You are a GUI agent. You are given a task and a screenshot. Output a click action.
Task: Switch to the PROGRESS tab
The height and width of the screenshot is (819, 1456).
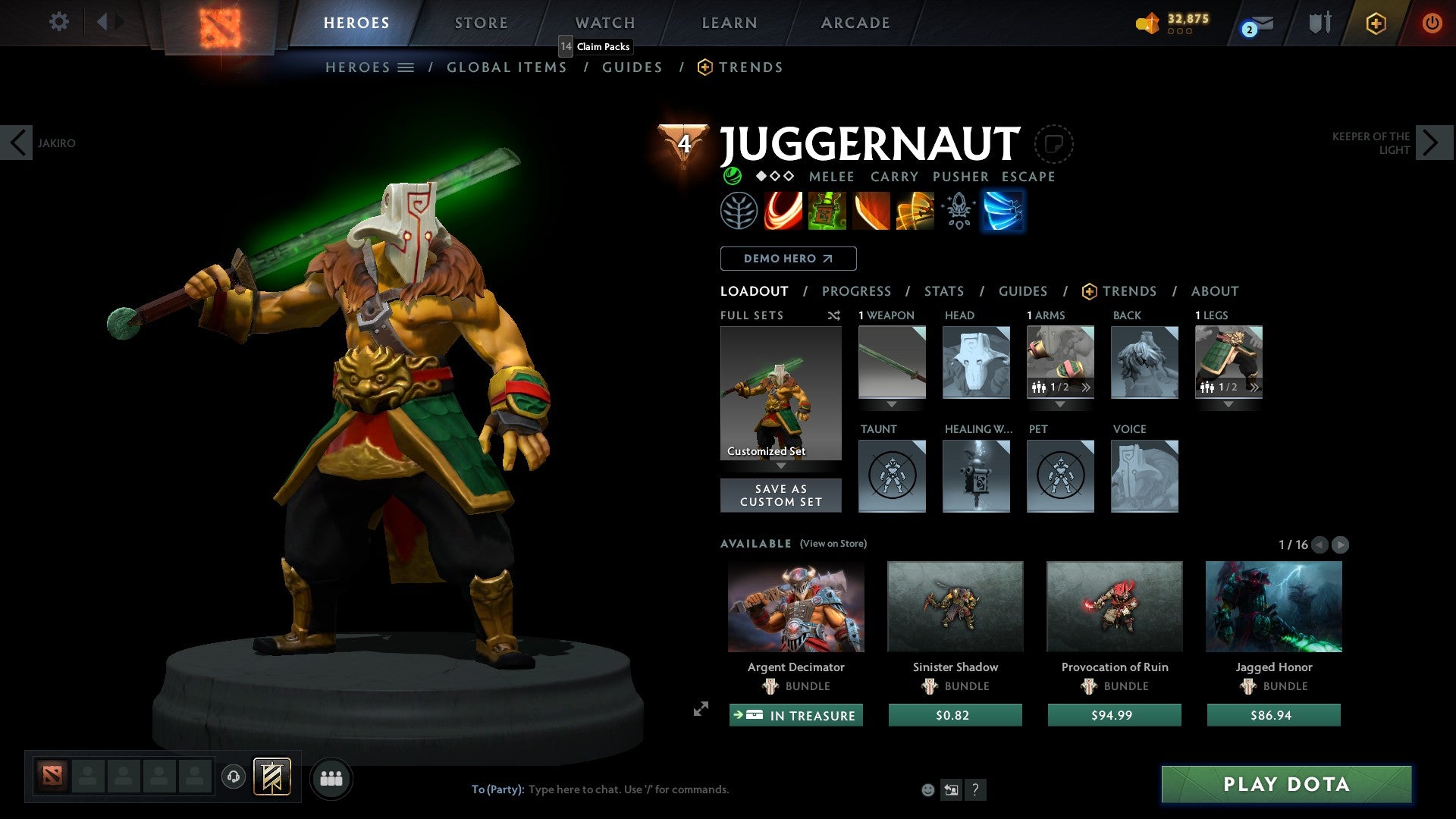857,291
